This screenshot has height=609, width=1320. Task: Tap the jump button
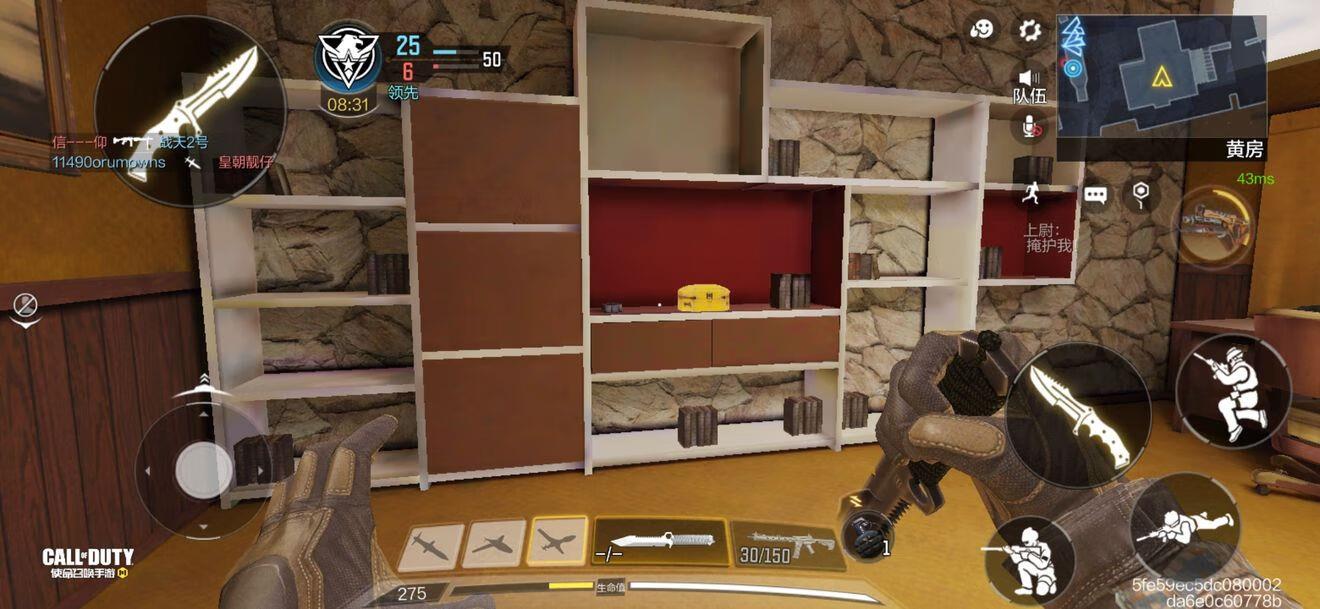[1232, 391]
